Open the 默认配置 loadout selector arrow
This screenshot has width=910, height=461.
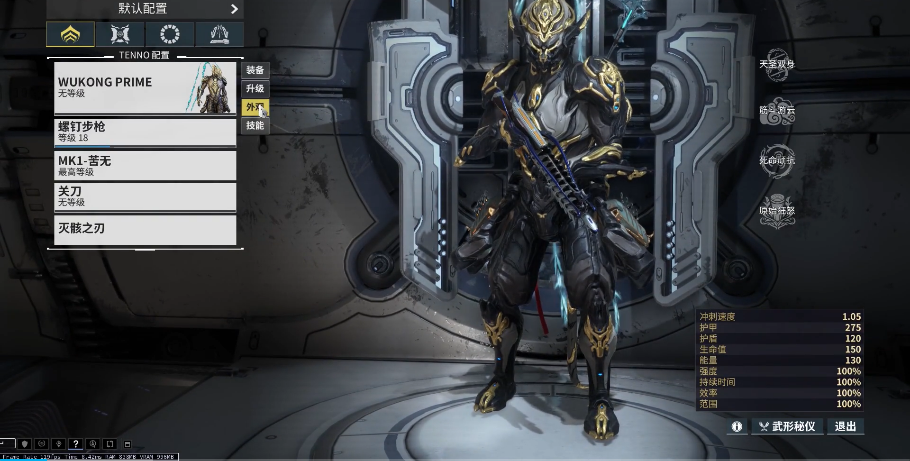click(x=235, y=9)
